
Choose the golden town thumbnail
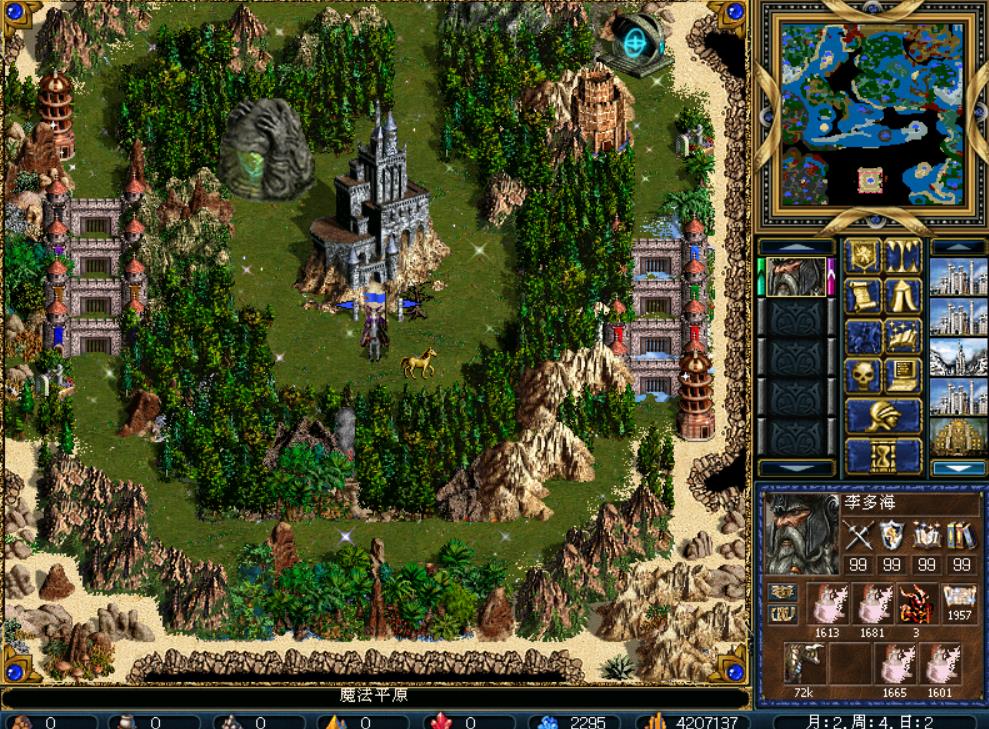tap(958, 437)
